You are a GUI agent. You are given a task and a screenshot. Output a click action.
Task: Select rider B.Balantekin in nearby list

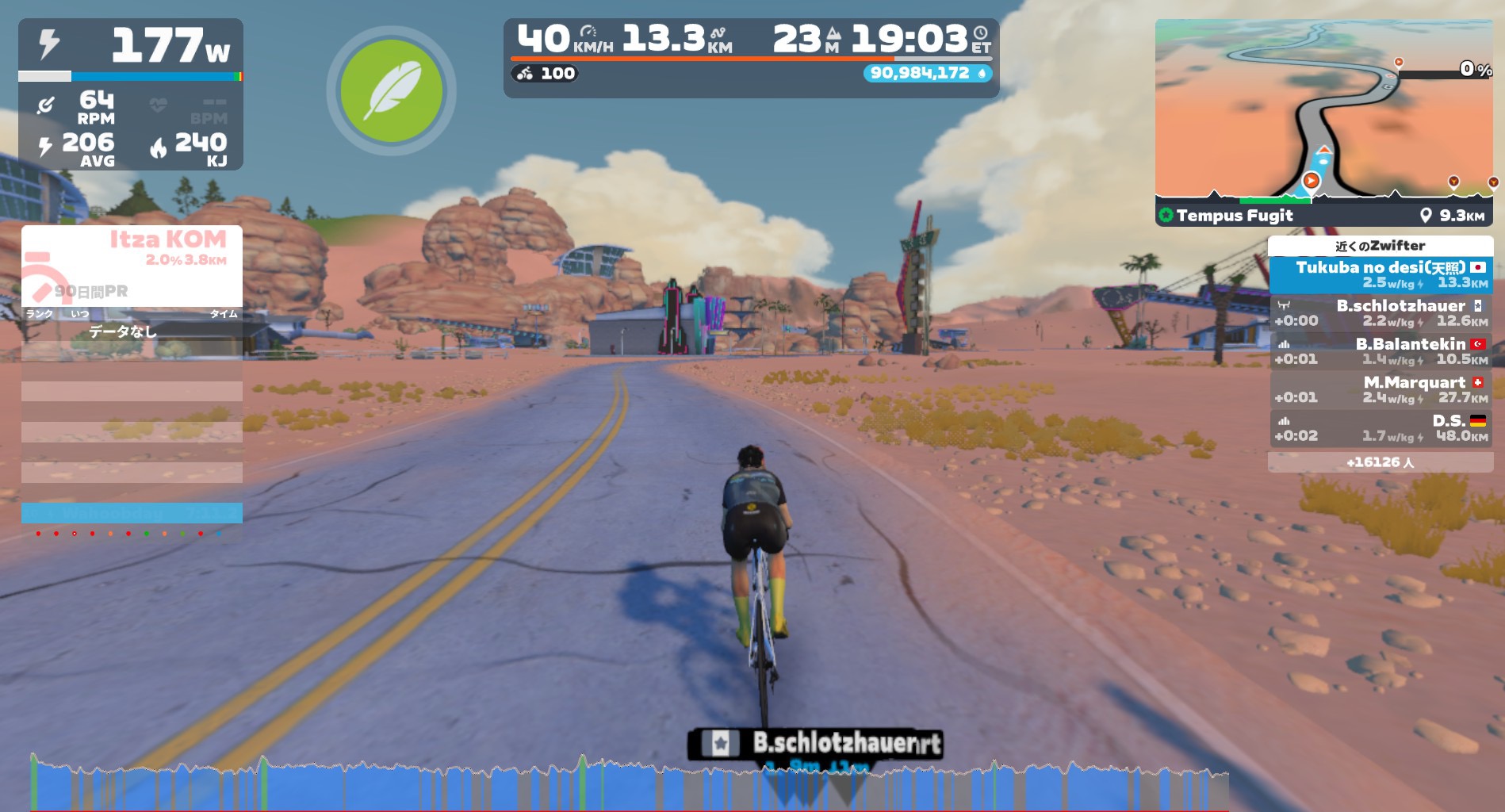coord(1380,351)
